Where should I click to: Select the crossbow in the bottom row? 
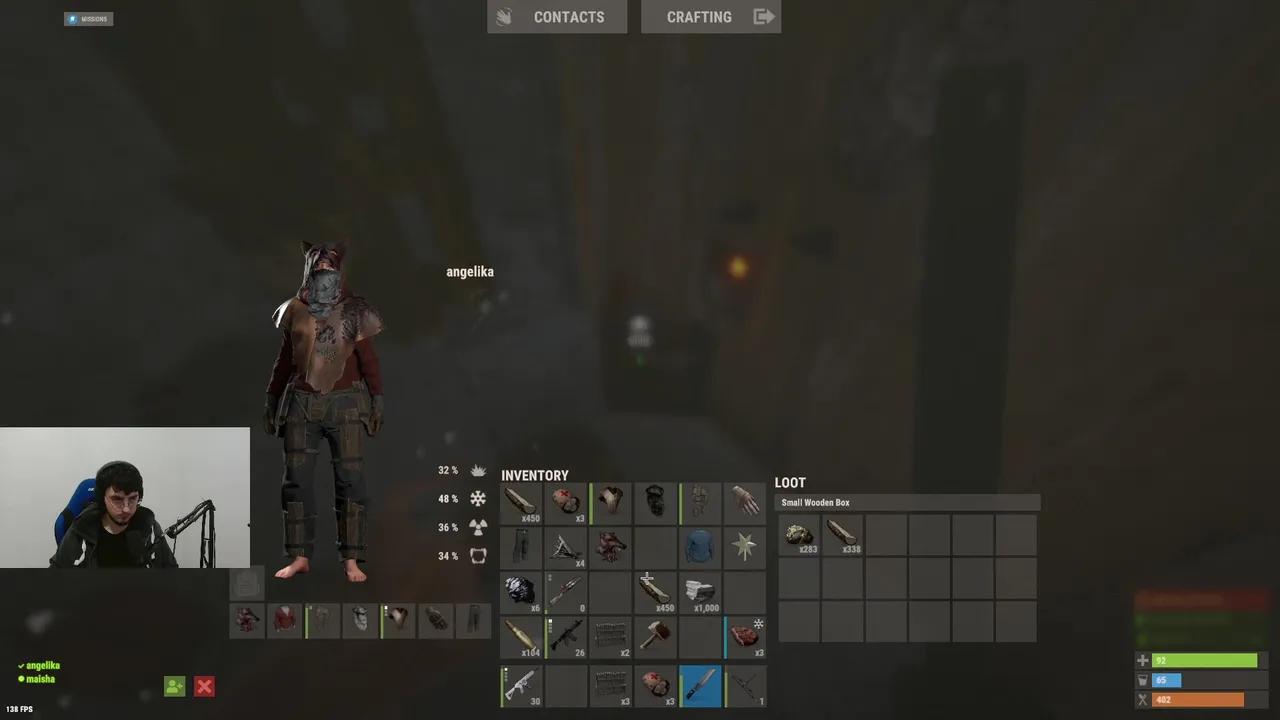745,685
